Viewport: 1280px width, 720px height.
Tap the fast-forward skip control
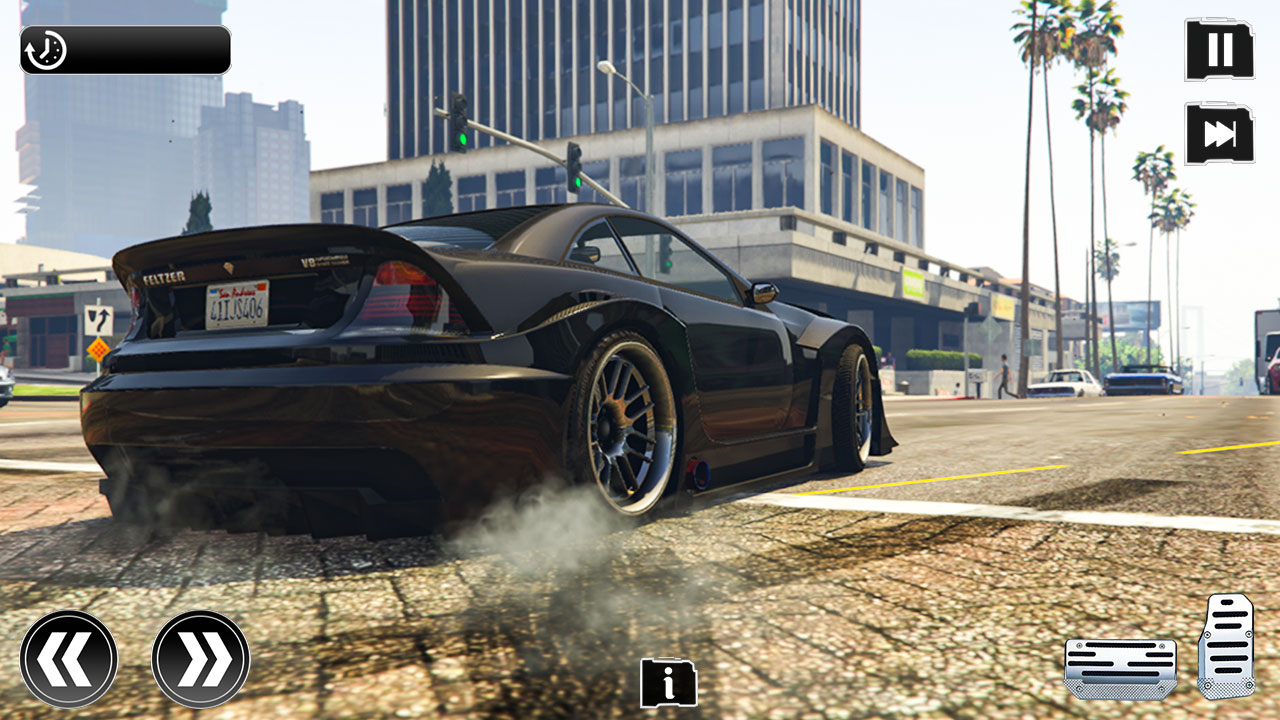tap(1218, 134)
